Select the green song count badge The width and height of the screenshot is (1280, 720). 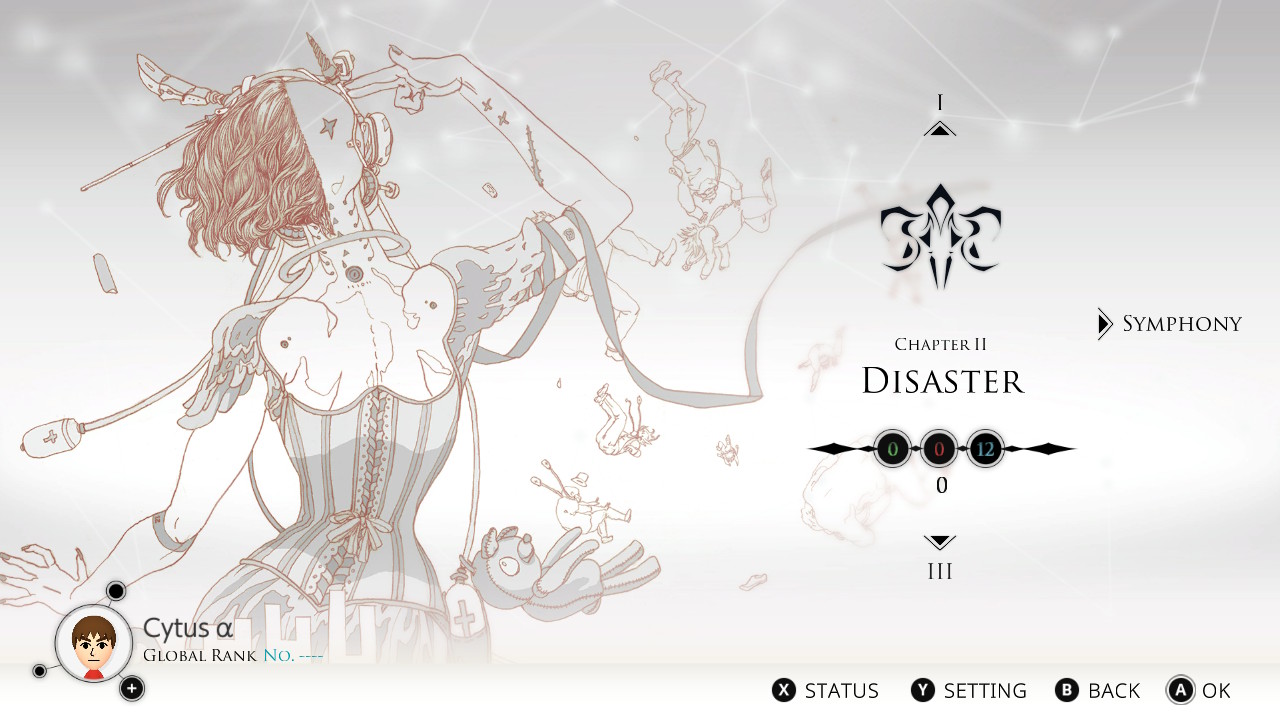coord(894,449)
